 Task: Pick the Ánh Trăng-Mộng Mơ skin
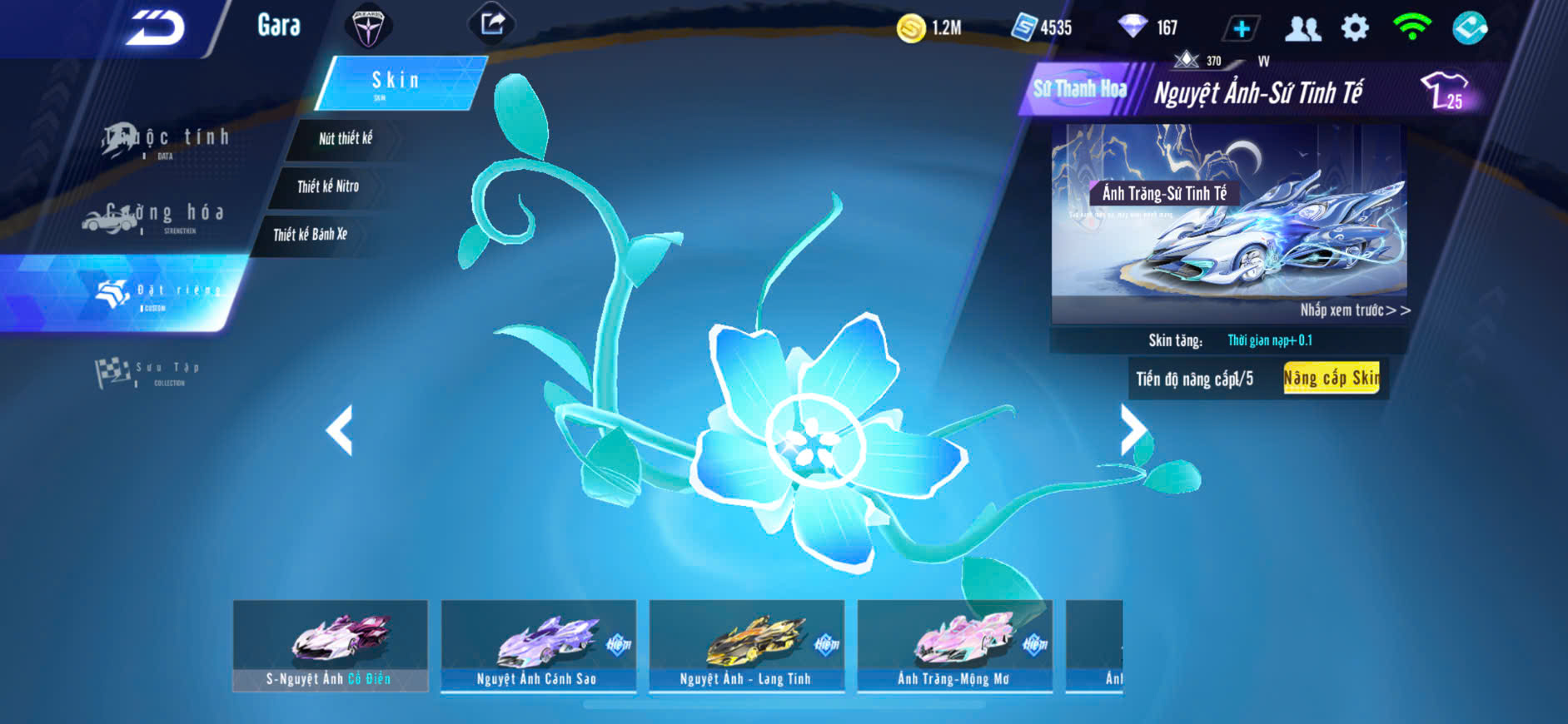coord(954,646)
